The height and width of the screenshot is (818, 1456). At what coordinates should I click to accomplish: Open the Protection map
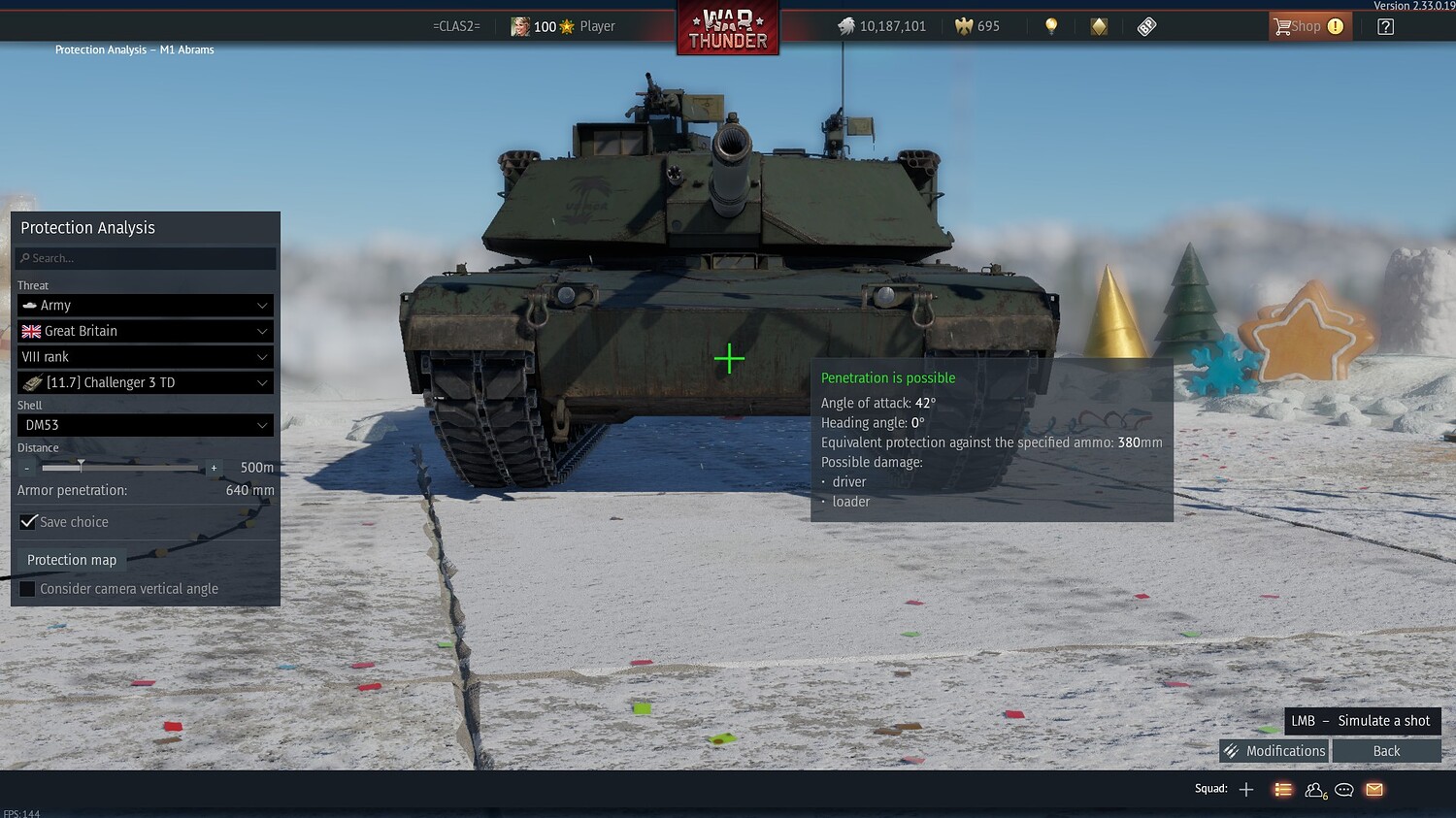71,560
